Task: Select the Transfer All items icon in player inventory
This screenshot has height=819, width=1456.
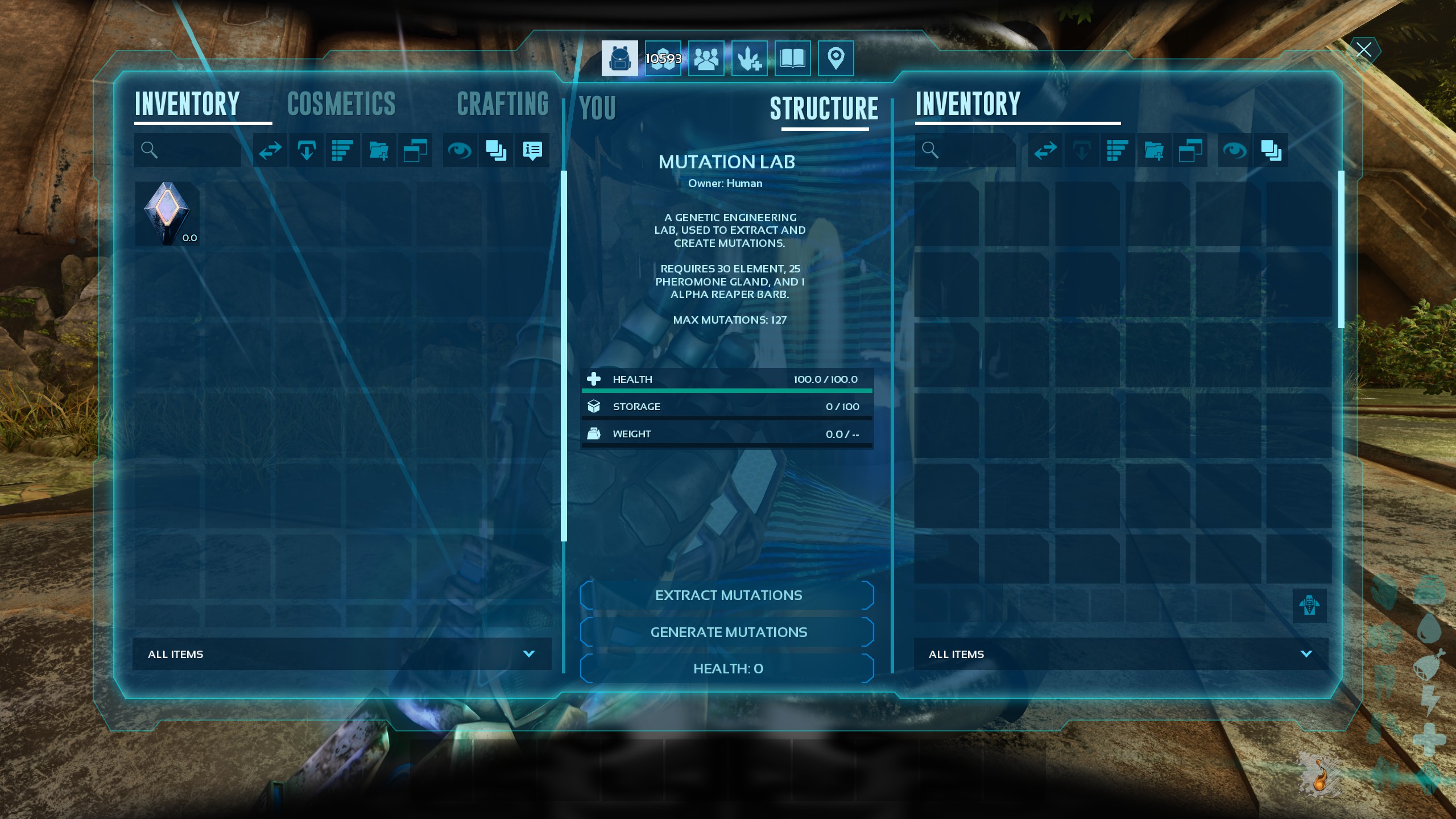Action: coord(269,150)
